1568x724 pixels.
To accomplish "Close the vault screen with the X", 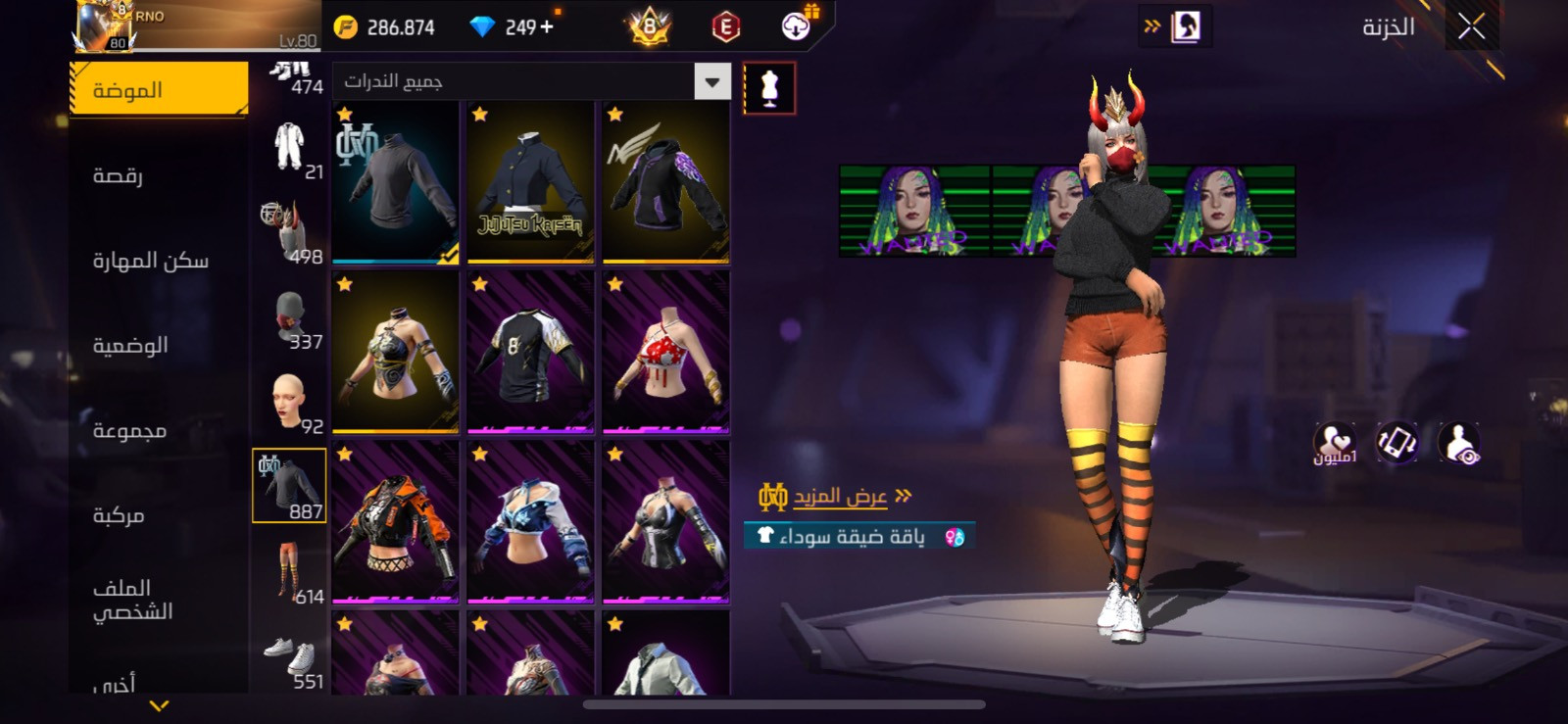I will 1471,27.
